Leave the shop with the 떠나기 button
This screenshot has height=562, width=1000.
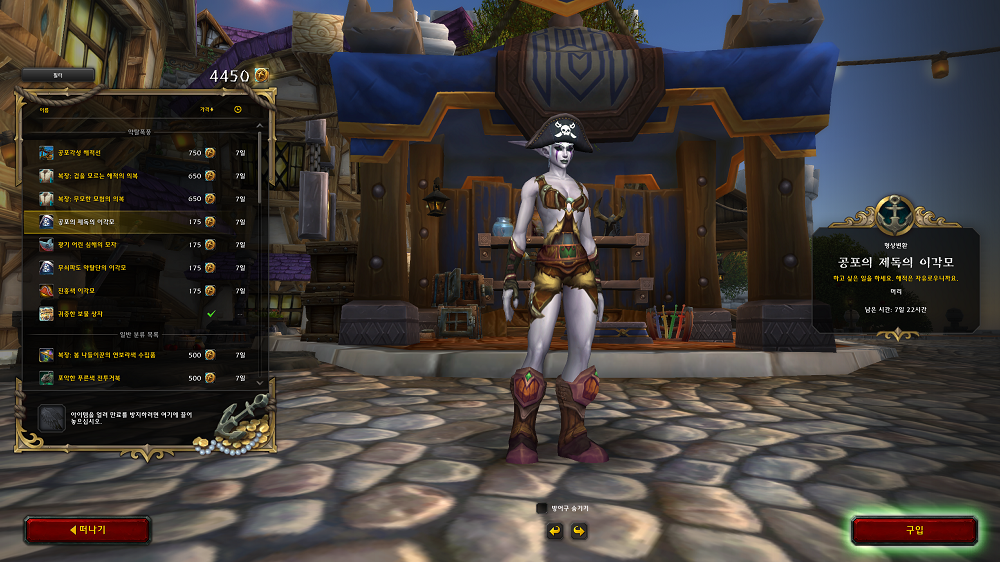[x=87, y=530]
